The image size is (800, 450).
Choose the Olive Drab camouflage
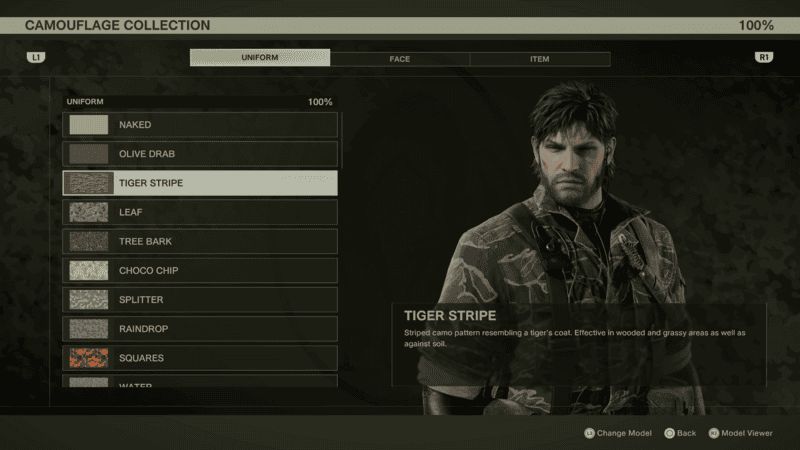point(200,154)
